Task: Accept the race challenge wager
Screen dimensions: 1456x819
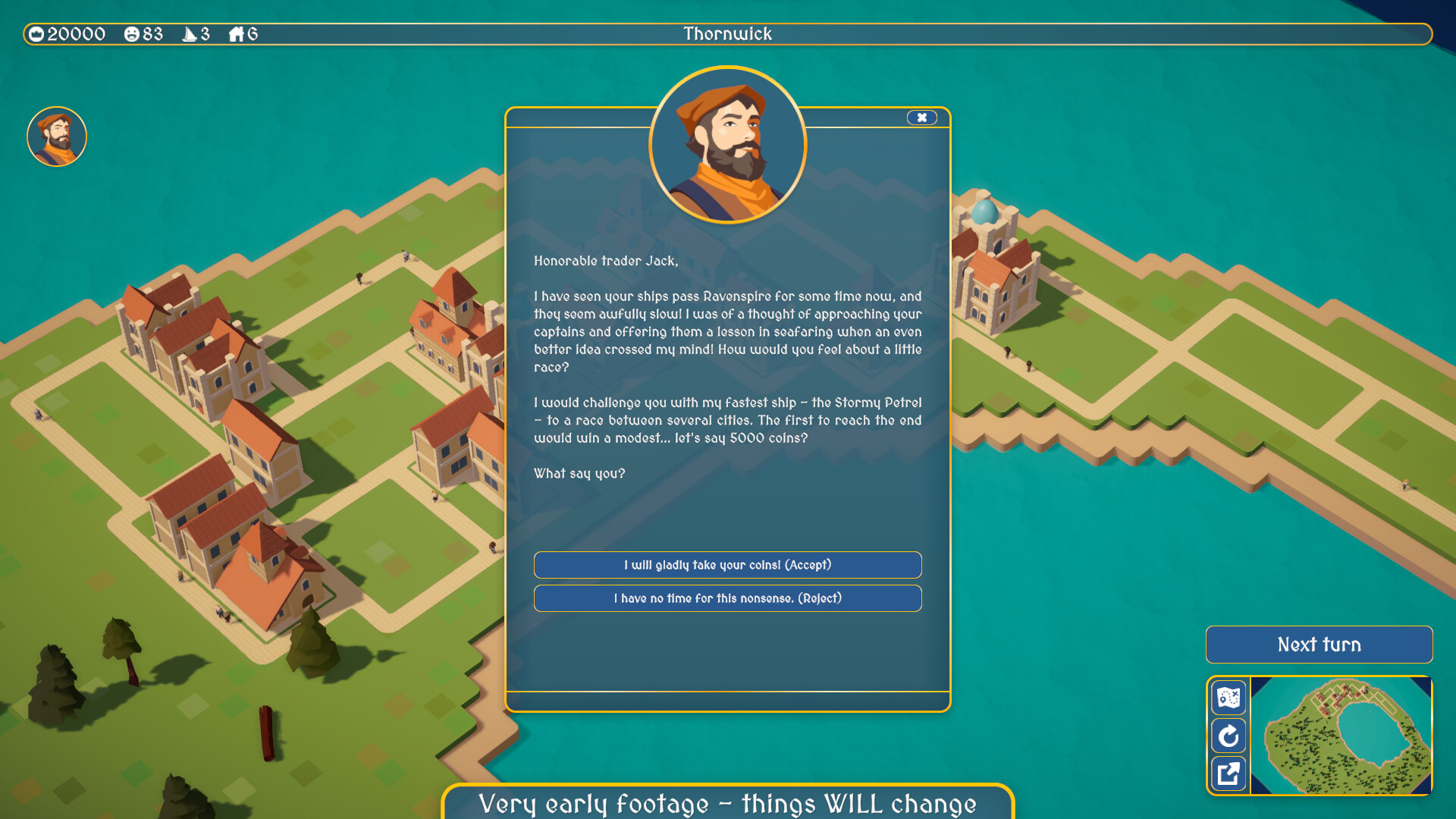Action: [727, 565]
